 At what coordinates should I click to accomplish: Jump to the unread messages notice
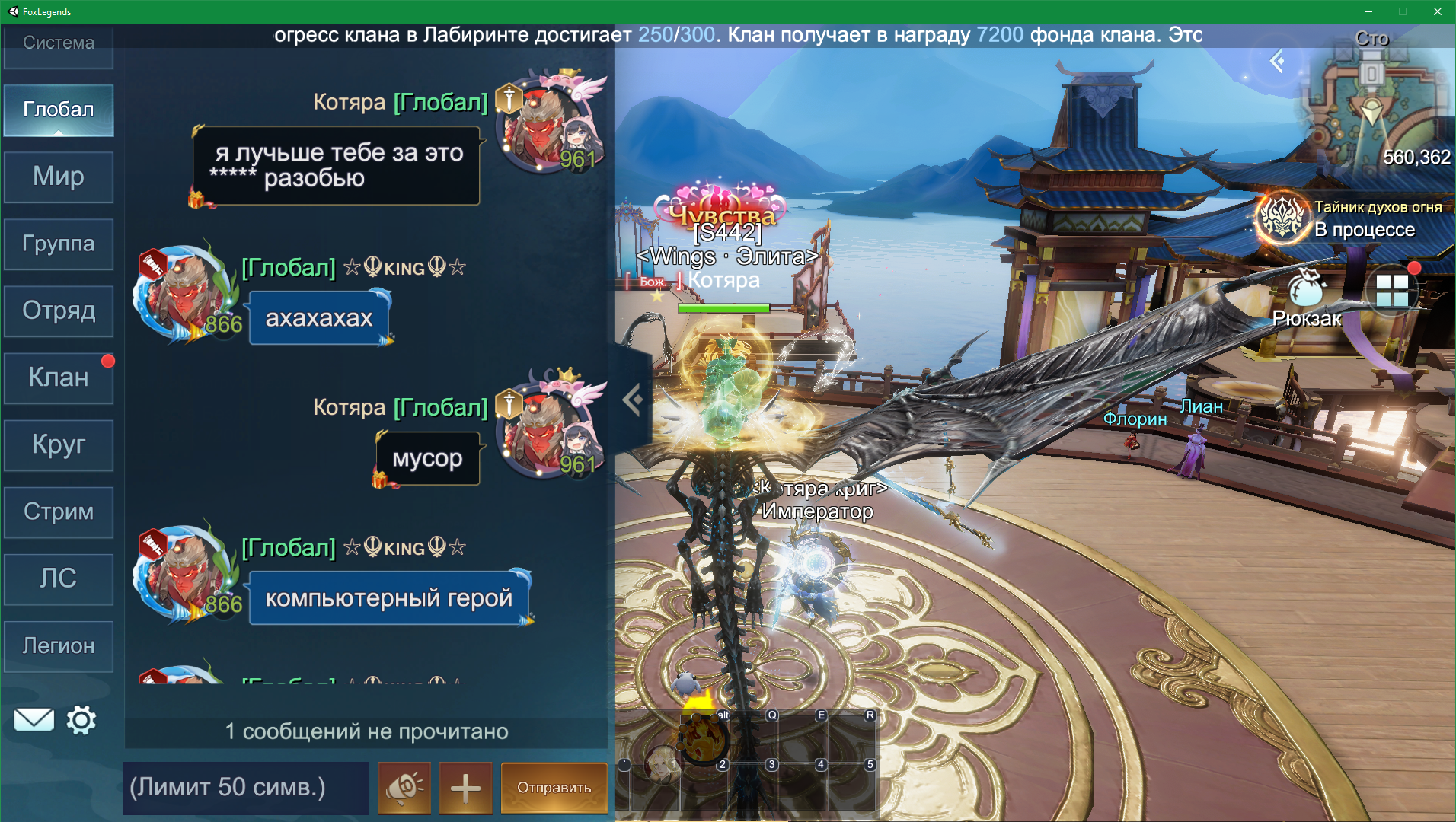point(366,731)
